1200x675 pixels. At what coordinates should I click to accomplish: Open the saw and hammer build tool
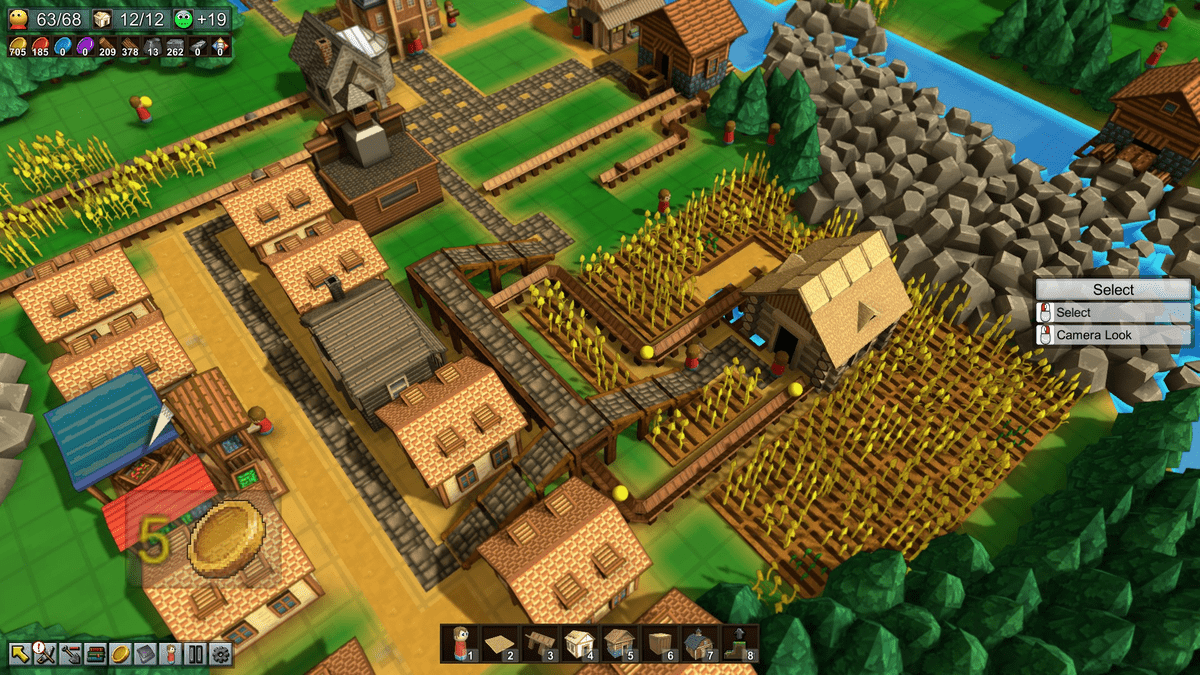[x=44, y=655]
